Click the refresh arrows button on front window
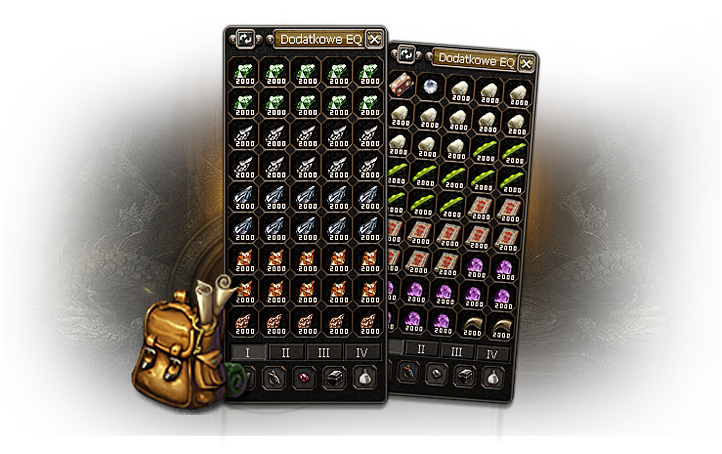The image size is (722, 454). [243, 39]
